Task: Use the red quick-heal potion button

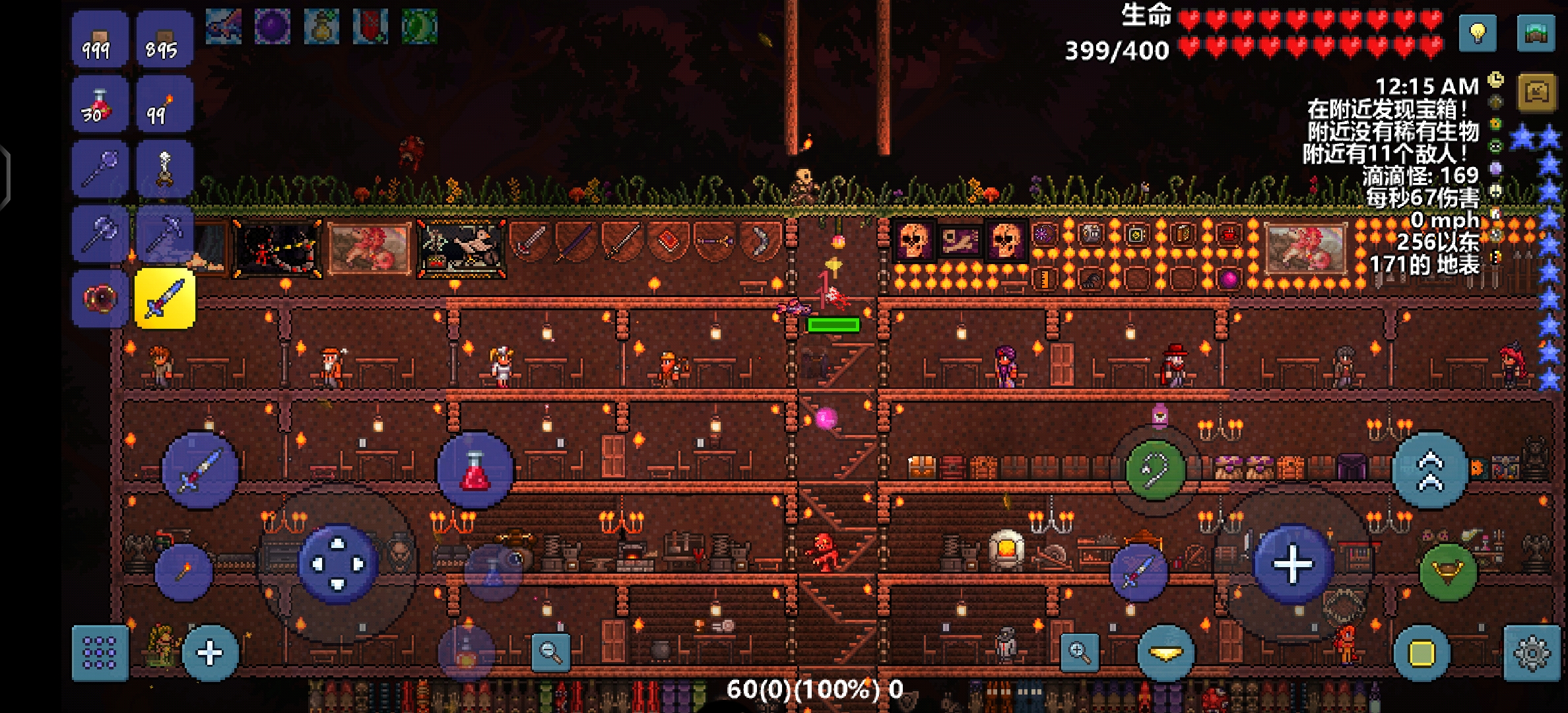Action: coord(475,470)
